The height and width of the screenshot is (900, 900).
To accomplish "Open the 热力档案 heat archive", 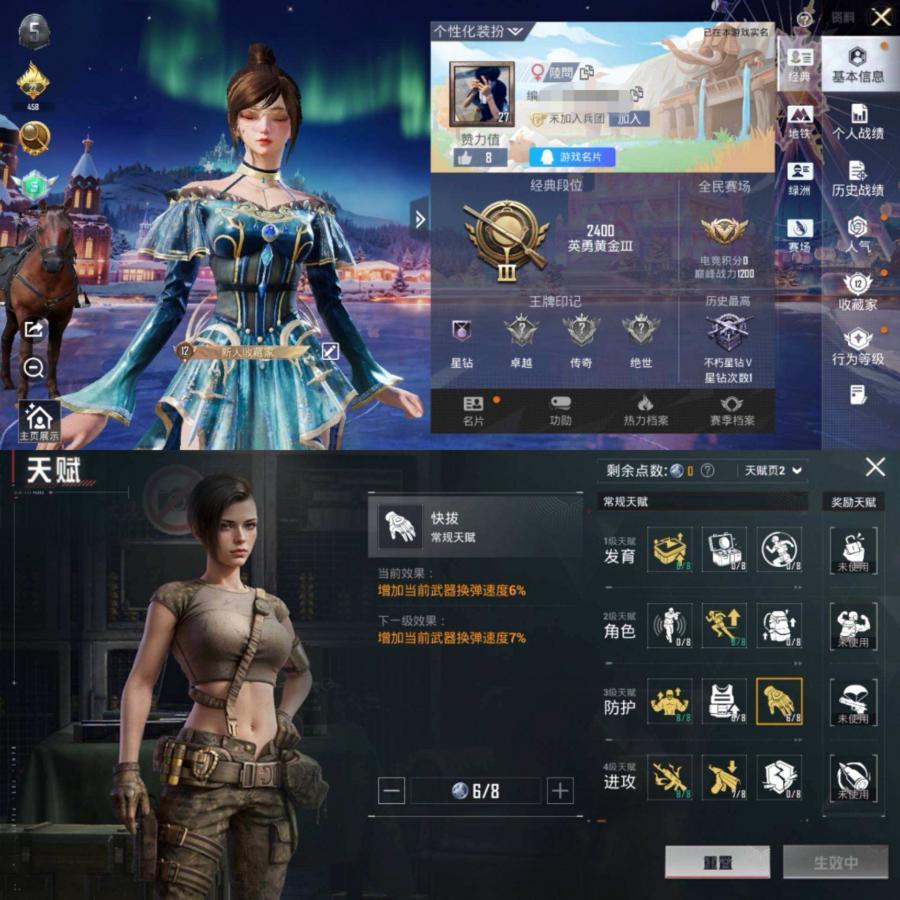I will click(646, 410).
